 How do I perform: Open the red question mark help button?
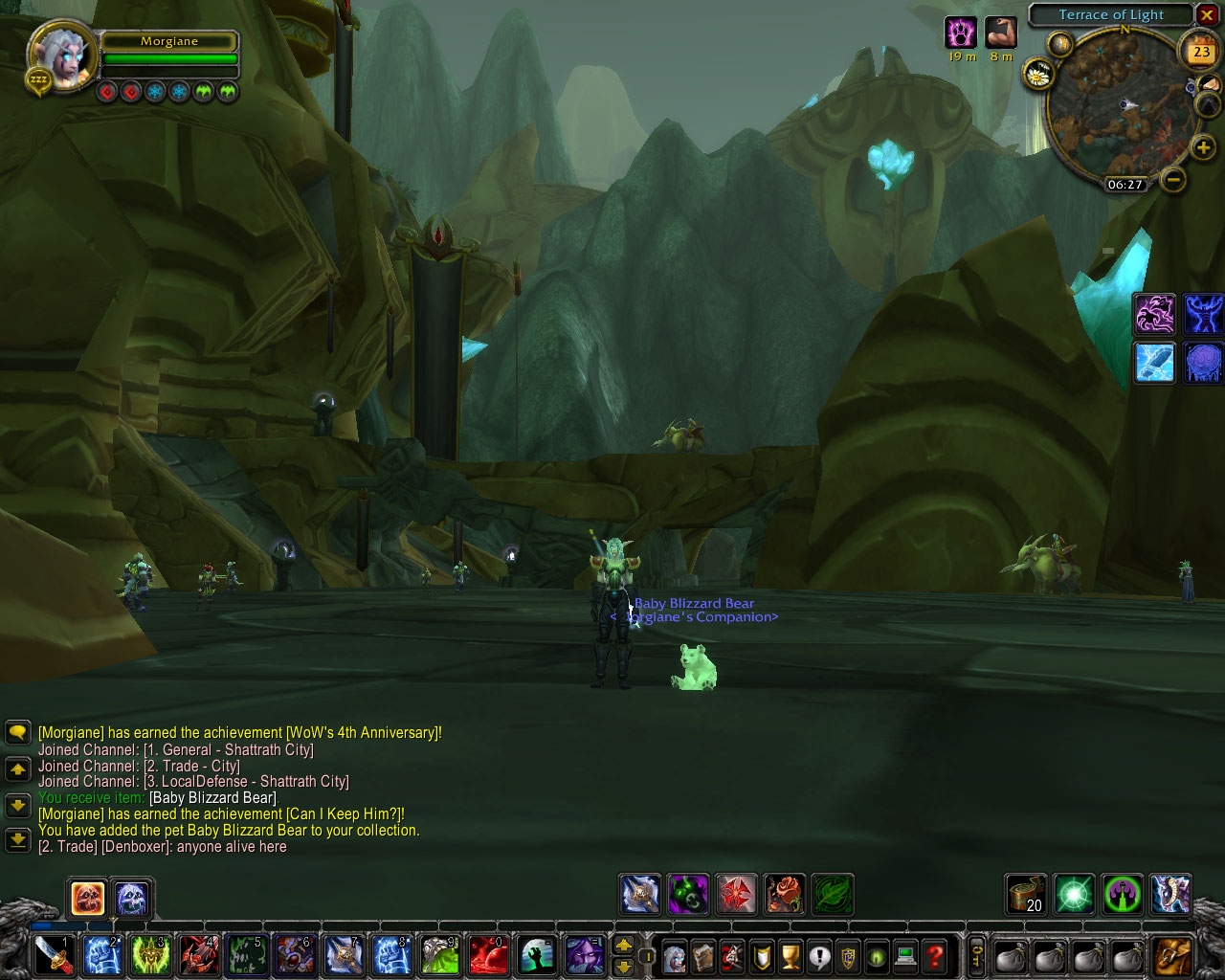tap(935, 956)
